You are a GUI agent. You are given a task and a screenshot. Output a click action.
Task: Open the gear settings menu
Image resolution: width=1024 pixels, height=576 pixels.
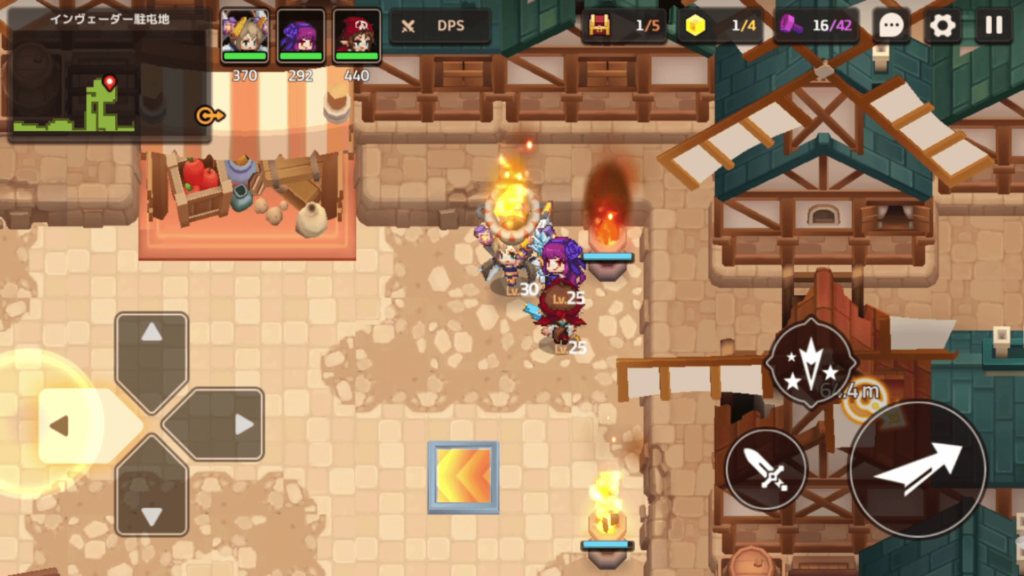[942, 26]
